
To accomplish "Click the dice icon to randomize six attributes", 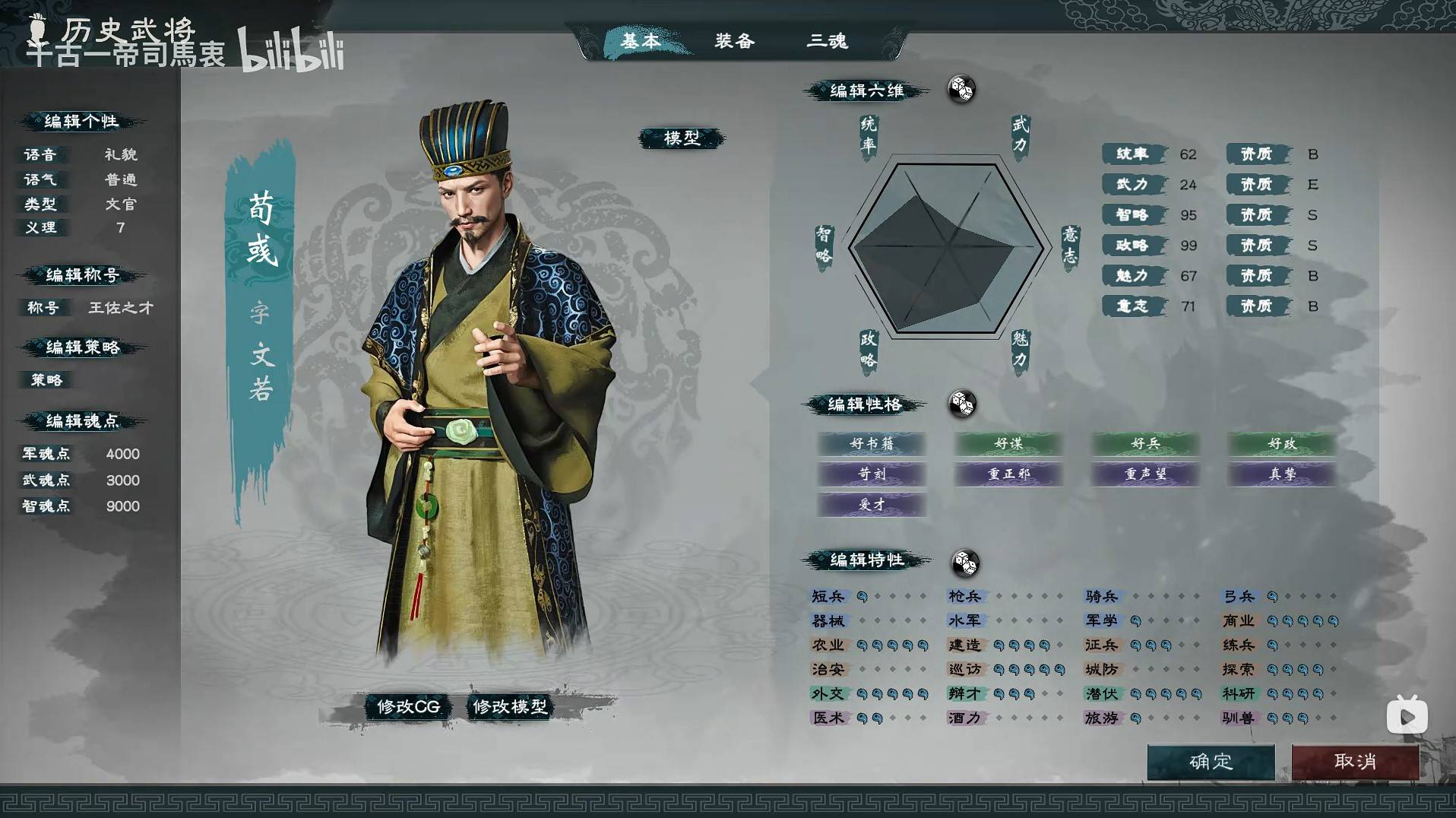I will tap(961, 89).
